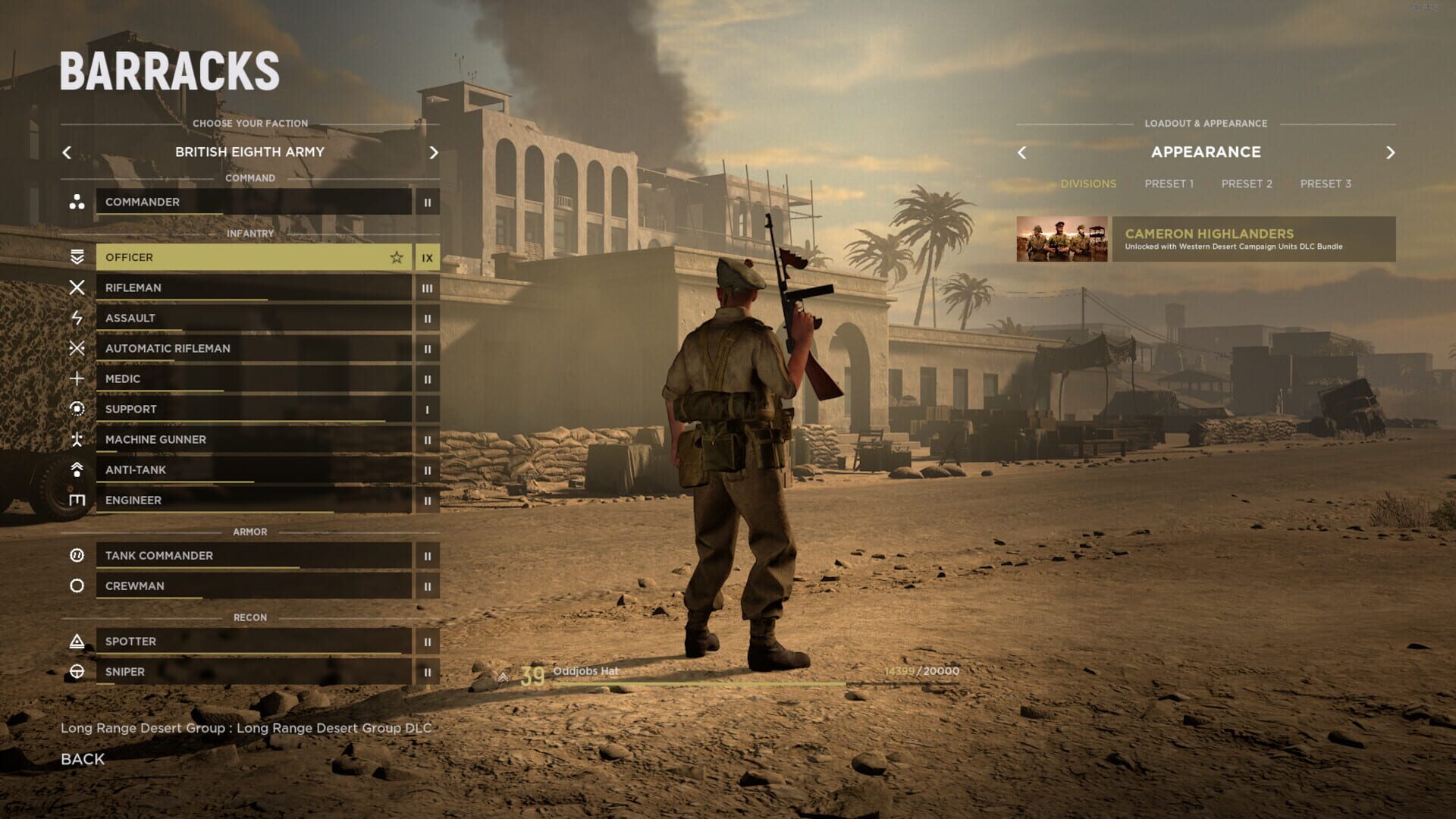Switch Appearance page with right arrow

point(1390,152)
